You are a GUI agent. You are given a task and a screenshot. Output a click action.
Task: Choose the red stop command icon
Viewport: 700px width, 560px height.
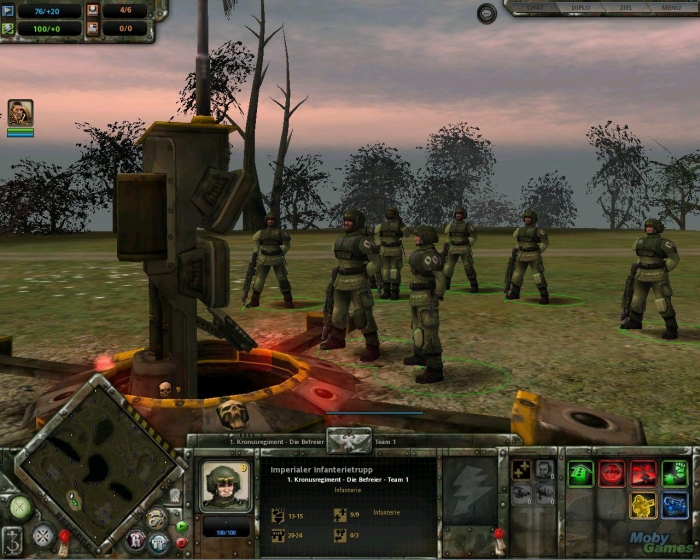click(612, 473)
